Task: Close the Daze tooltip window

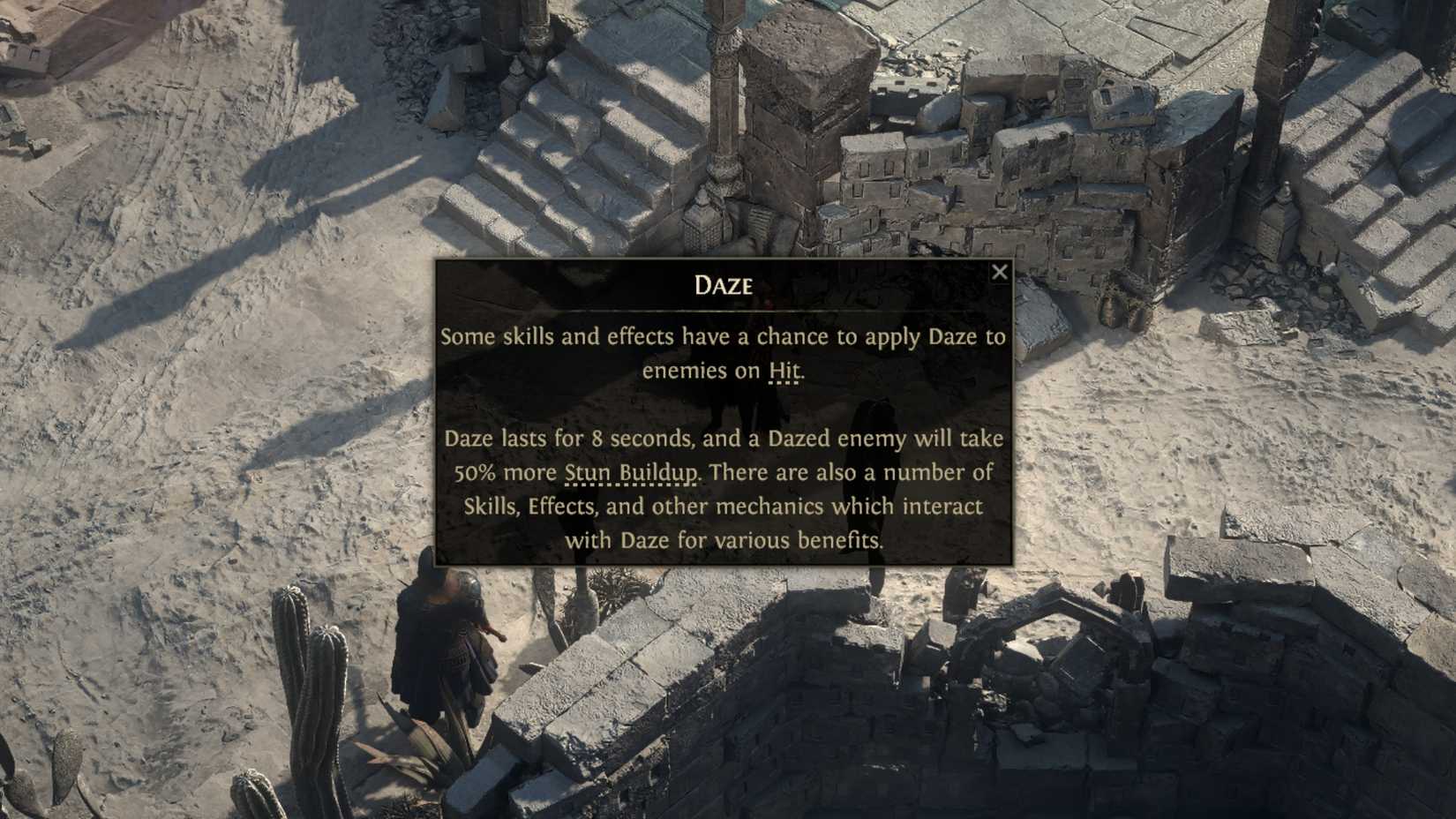Action: coord(1000,272)
